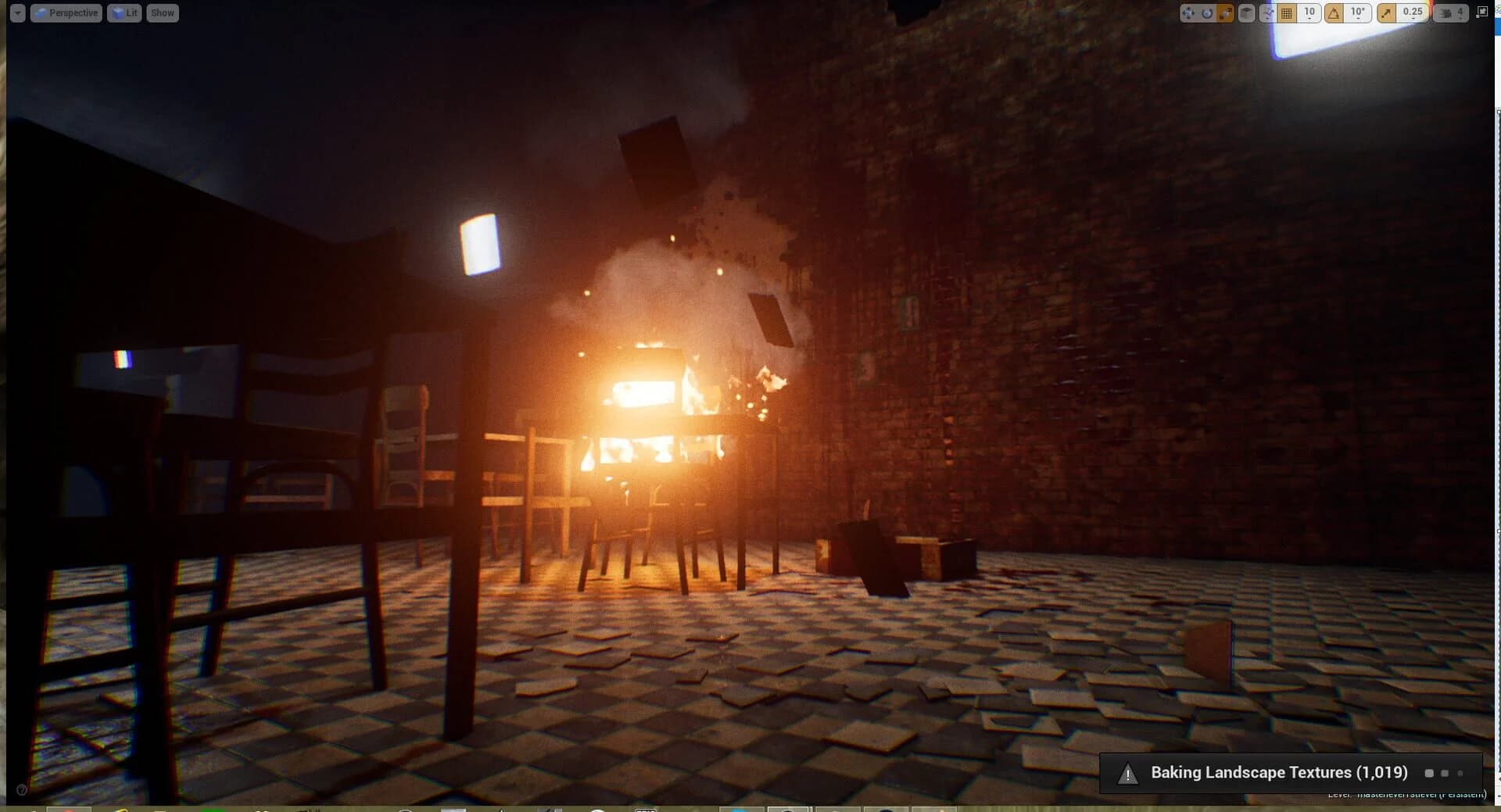Open the Perspective viewpoint dropdown
Viewport: 1501px width, 812px height.
[66, 13]
